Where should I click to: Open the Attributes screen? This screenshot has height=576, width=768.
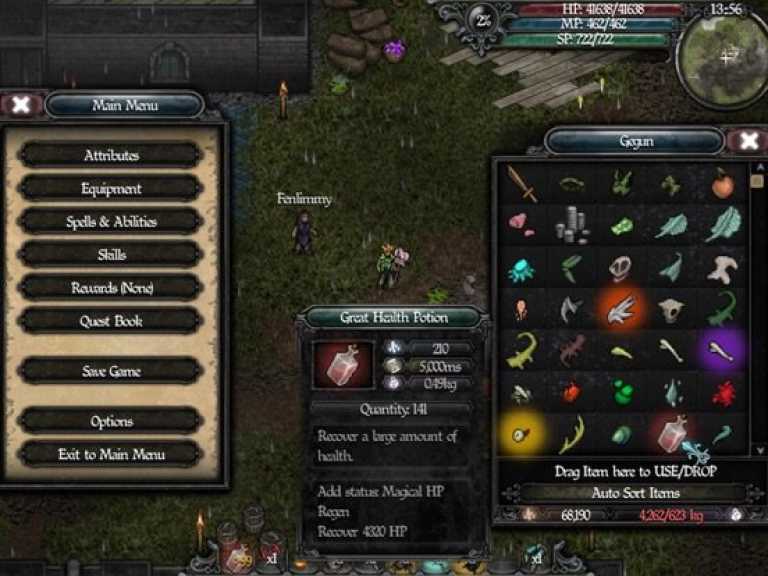point(111,155)
